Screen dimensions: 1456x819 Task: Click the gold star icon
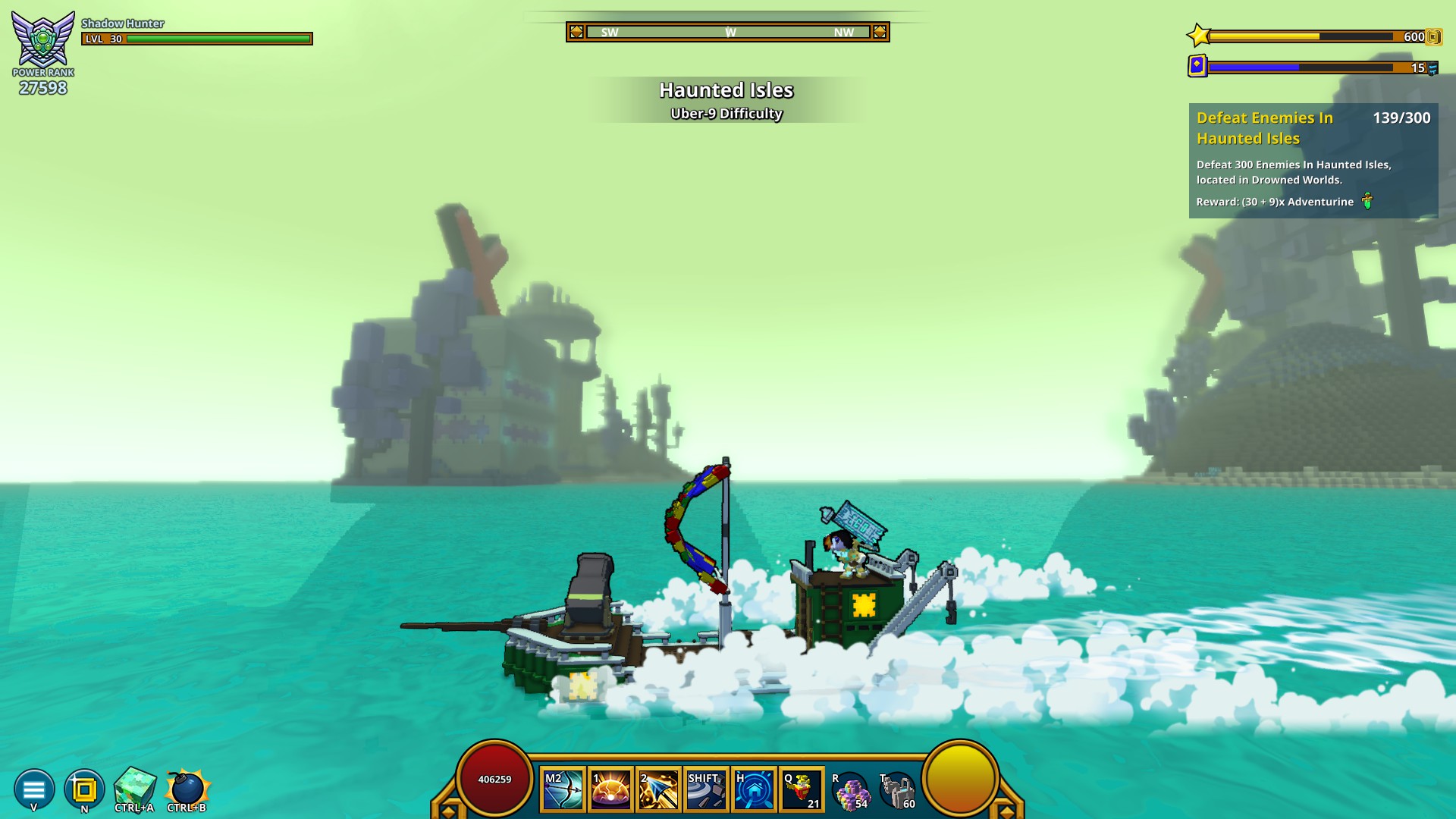coord(1198,36)
